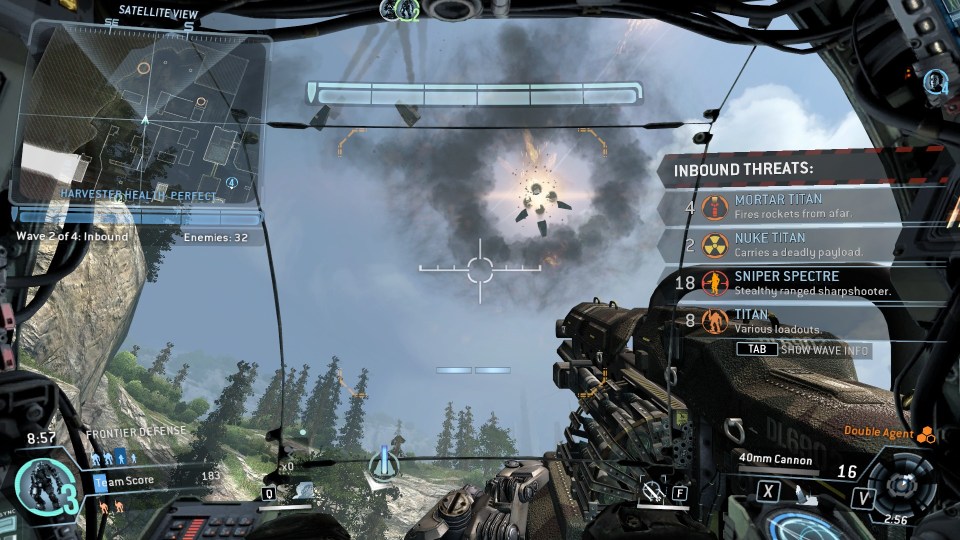Click the Harvester objective marker icon
Image resolution: width=960 pixels, height=540 pixels.
[x=382, y=464]
